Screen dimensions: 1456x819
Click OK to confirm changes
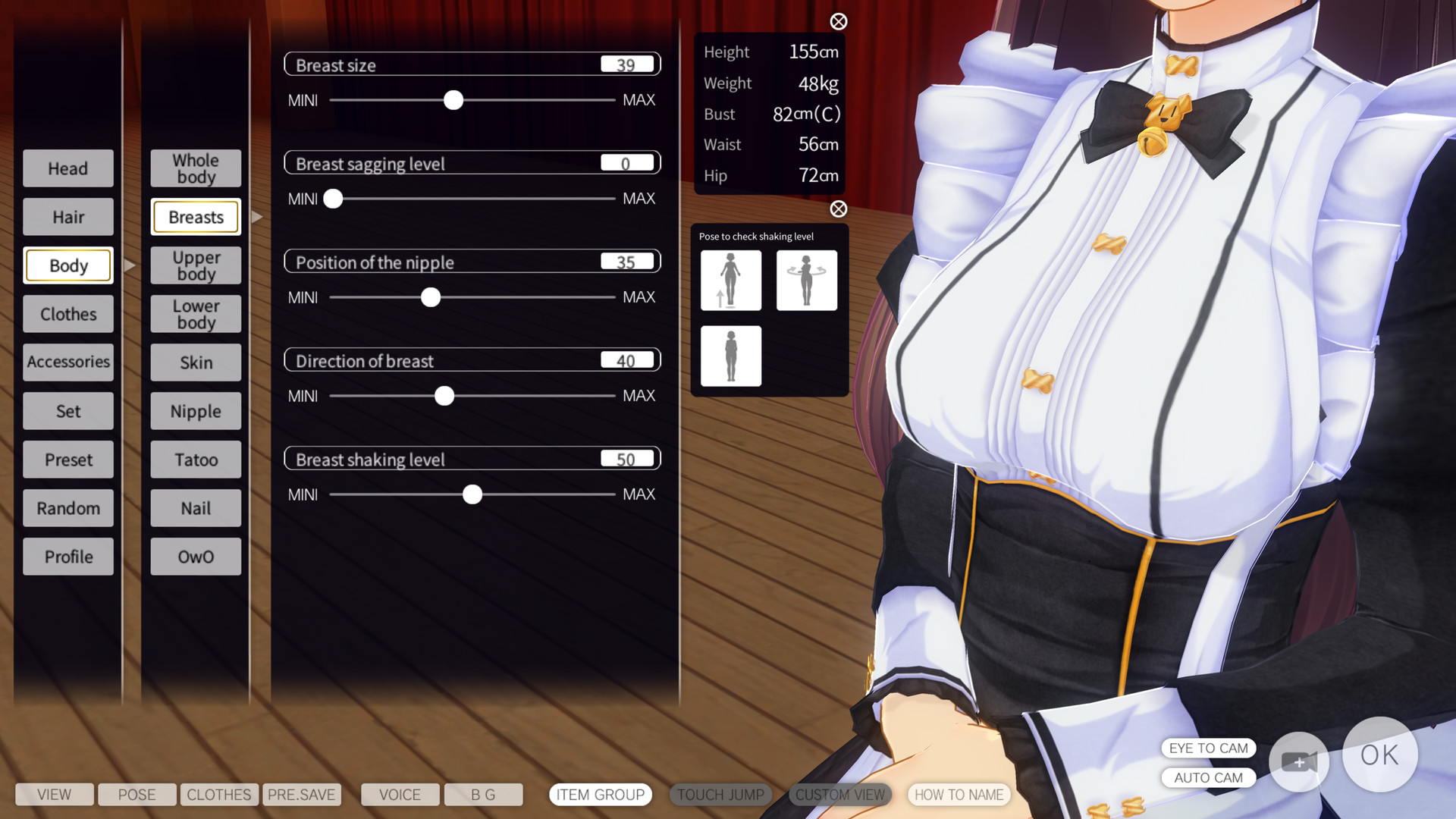[x=1380, y=755]
